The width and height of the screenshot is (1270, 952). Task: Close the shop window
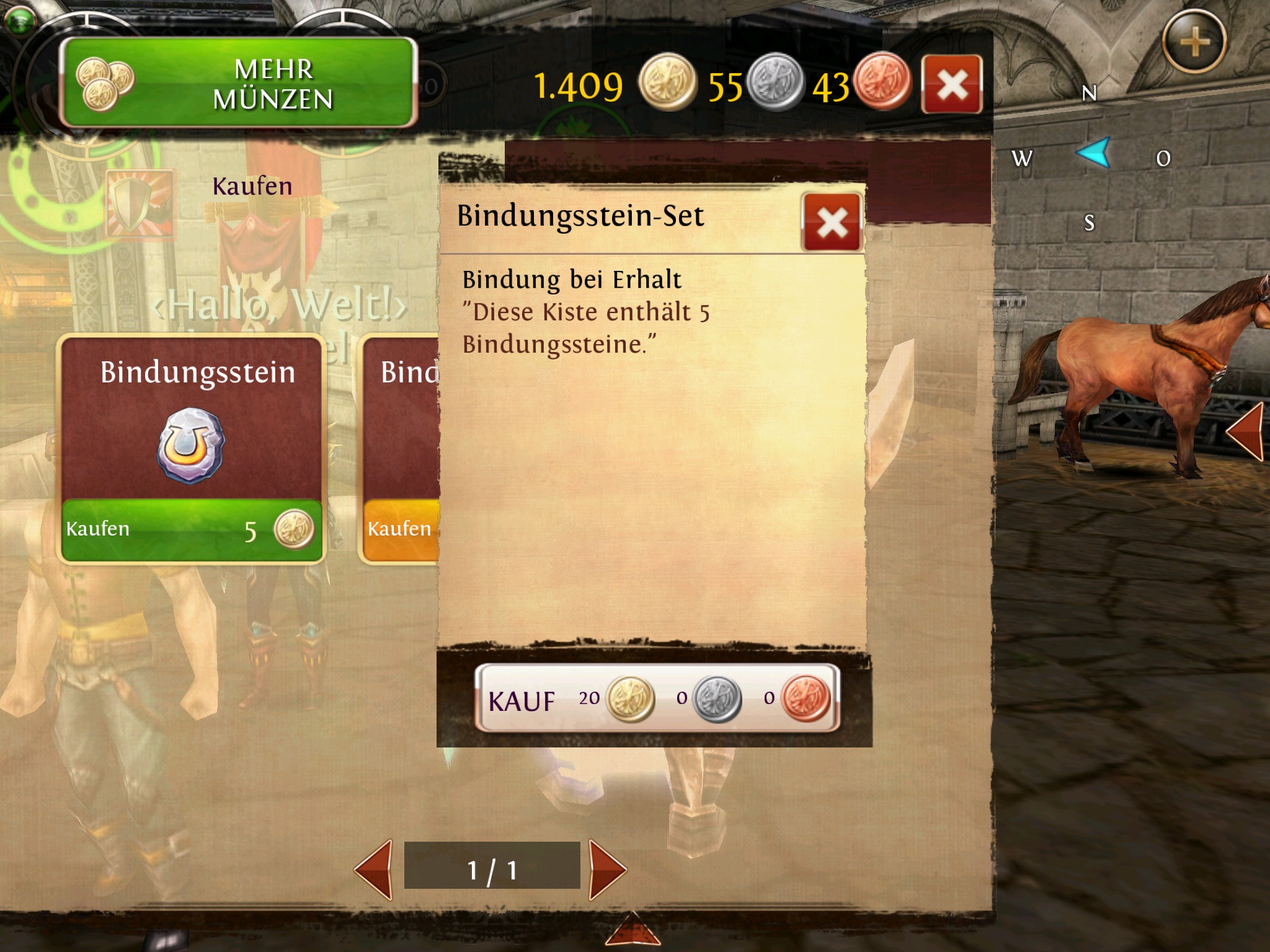pyautogui.click(x=951, y=84)
